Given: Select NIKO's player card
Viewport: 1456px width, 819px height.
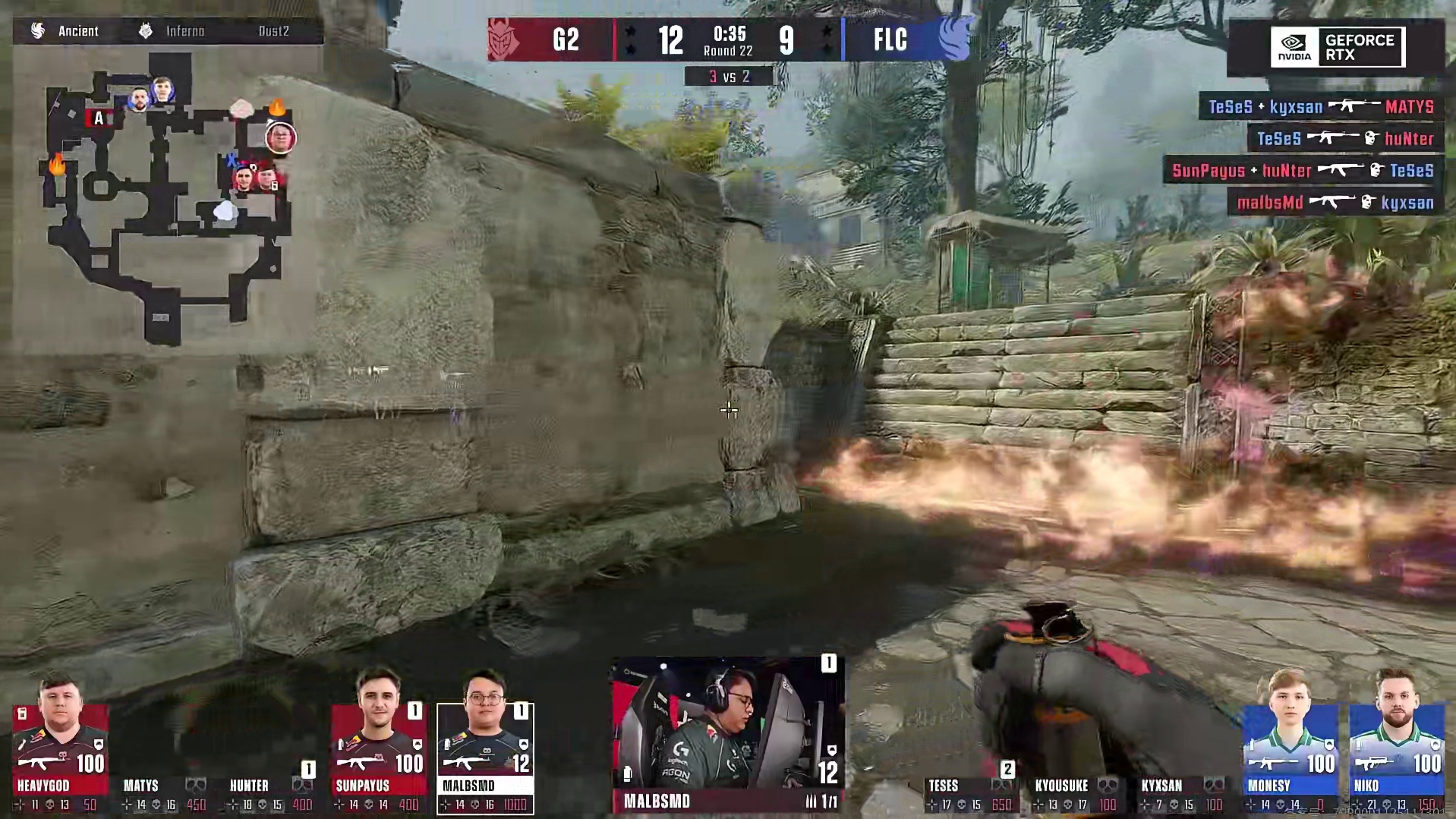Looking at the screenshot, I should click(1396, 758).
